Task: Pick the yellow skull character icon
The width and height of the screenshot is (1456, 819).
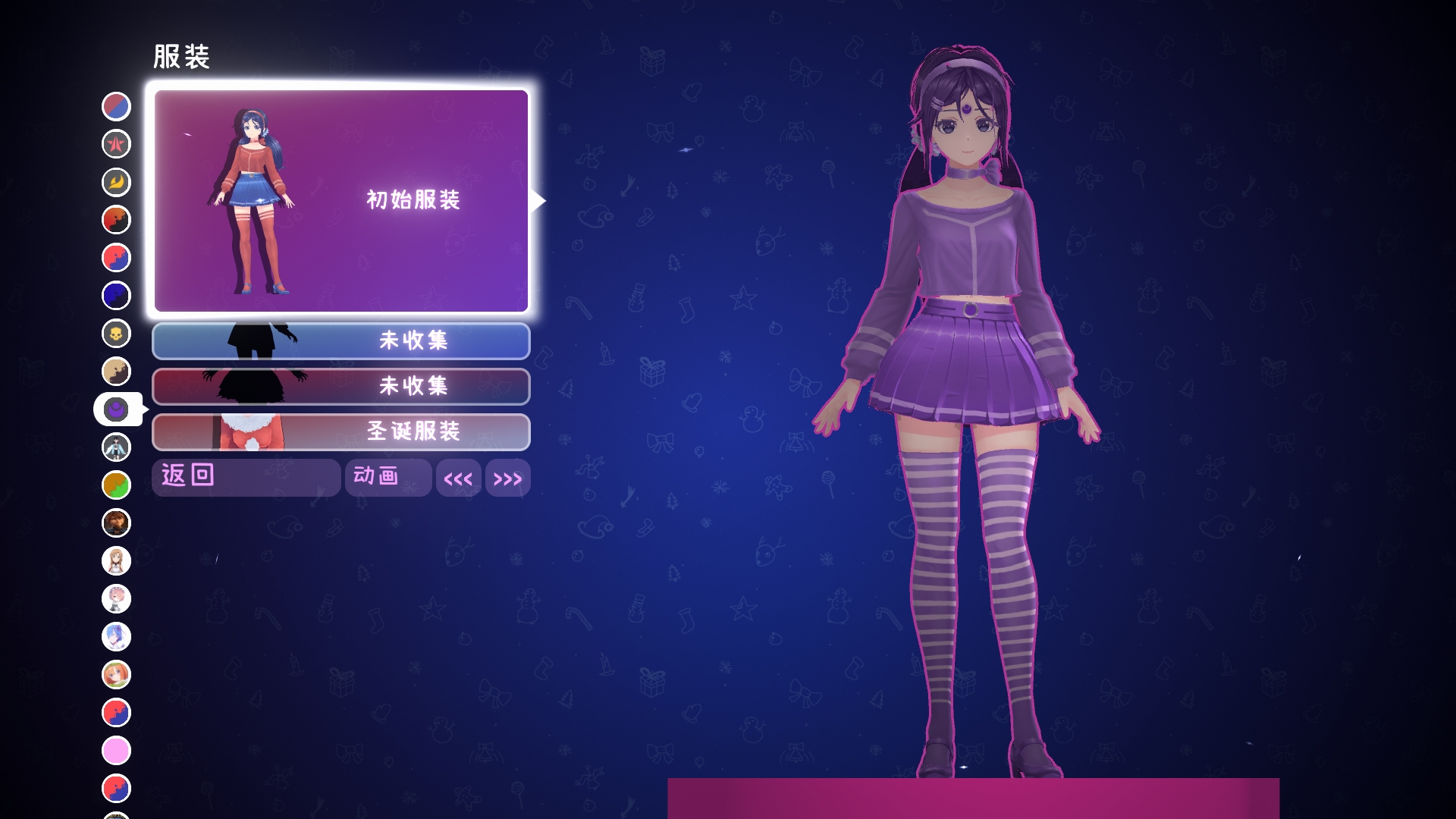Action: (116, 334)
